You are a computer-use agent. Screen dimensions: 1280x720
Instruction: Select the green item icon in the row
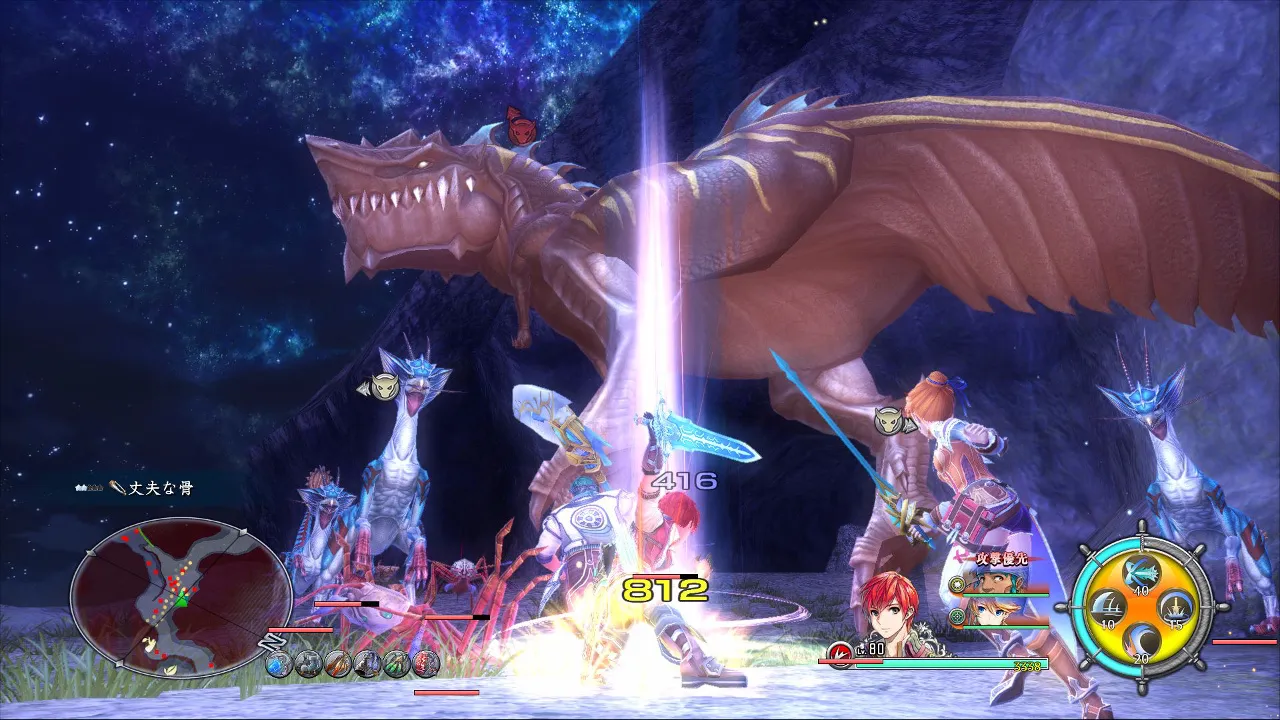point(397,662)
